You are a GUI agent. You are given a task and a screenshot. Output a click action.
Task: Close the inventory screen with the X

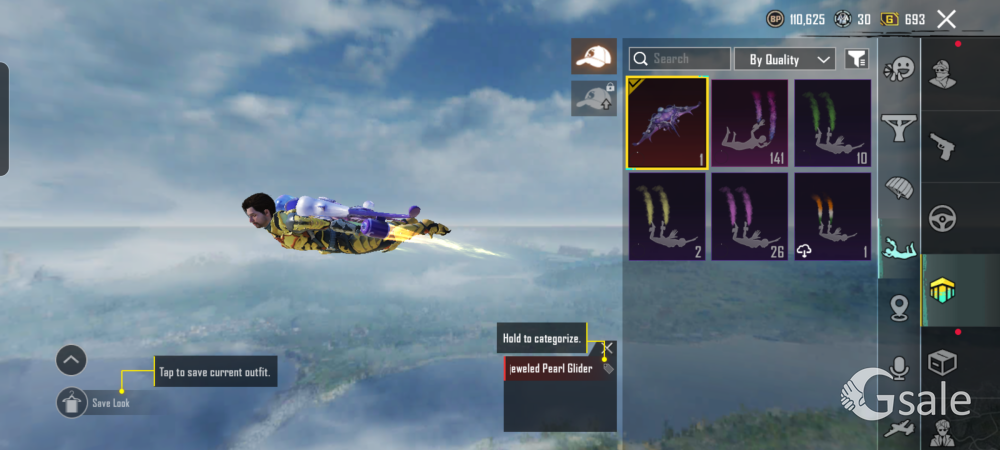coord(946,18)
